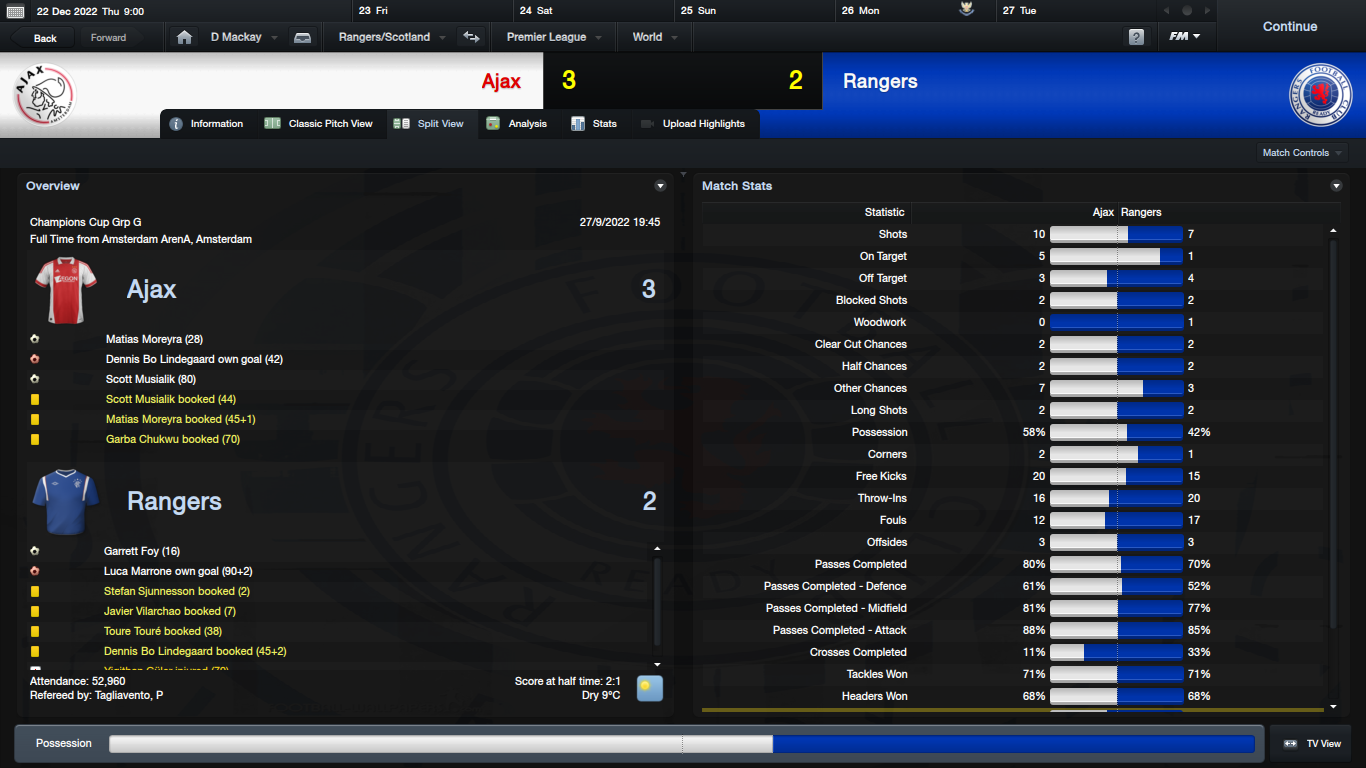Expand the Overview panel options arrow
Image resolution: width=1366 pixels, height=768 pixels.
(660, 186)
